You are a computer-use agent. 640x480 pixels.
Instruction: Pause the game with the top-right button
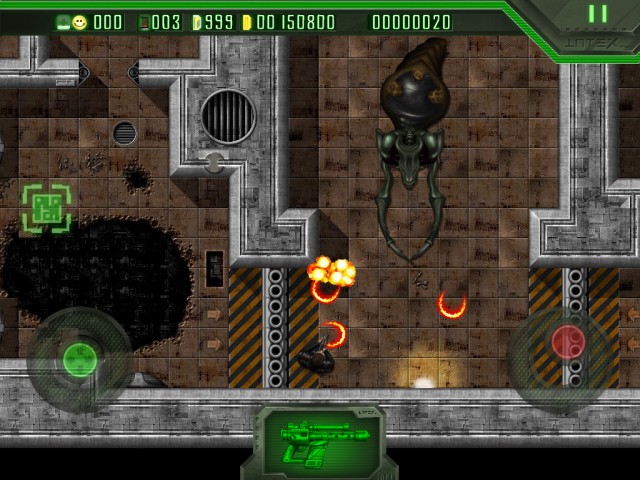pyautogui.click(x=597, y=14)
